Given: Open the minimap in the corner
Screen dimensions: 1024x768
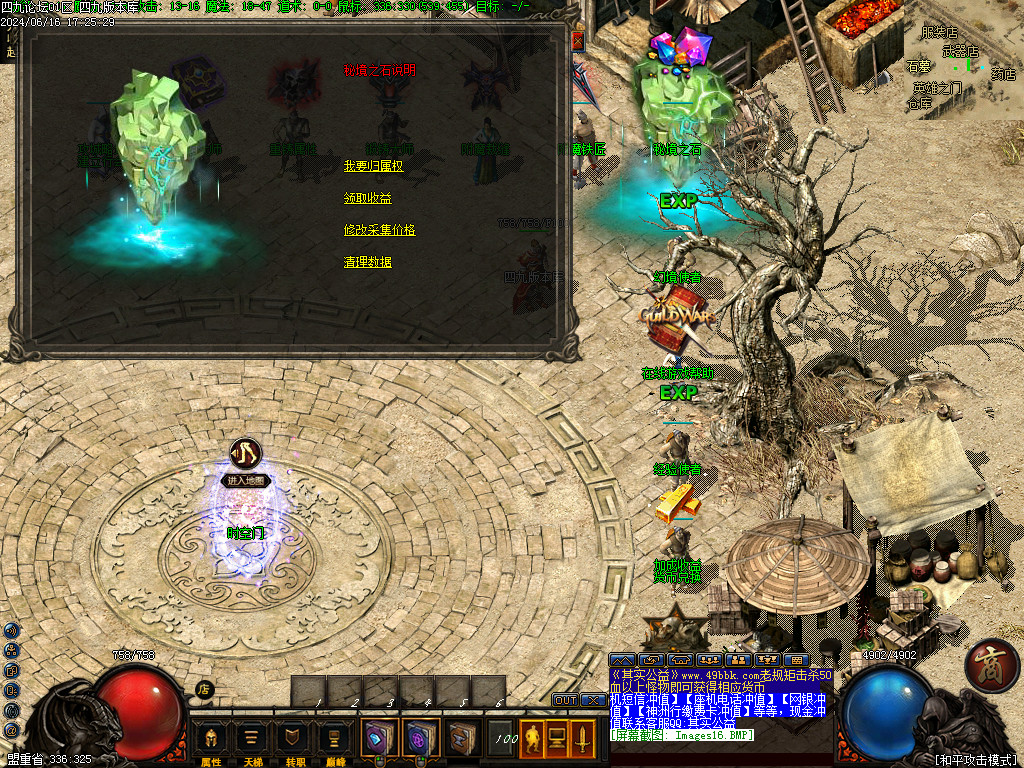Looking at the screenshot, I should tap(963, 60).
